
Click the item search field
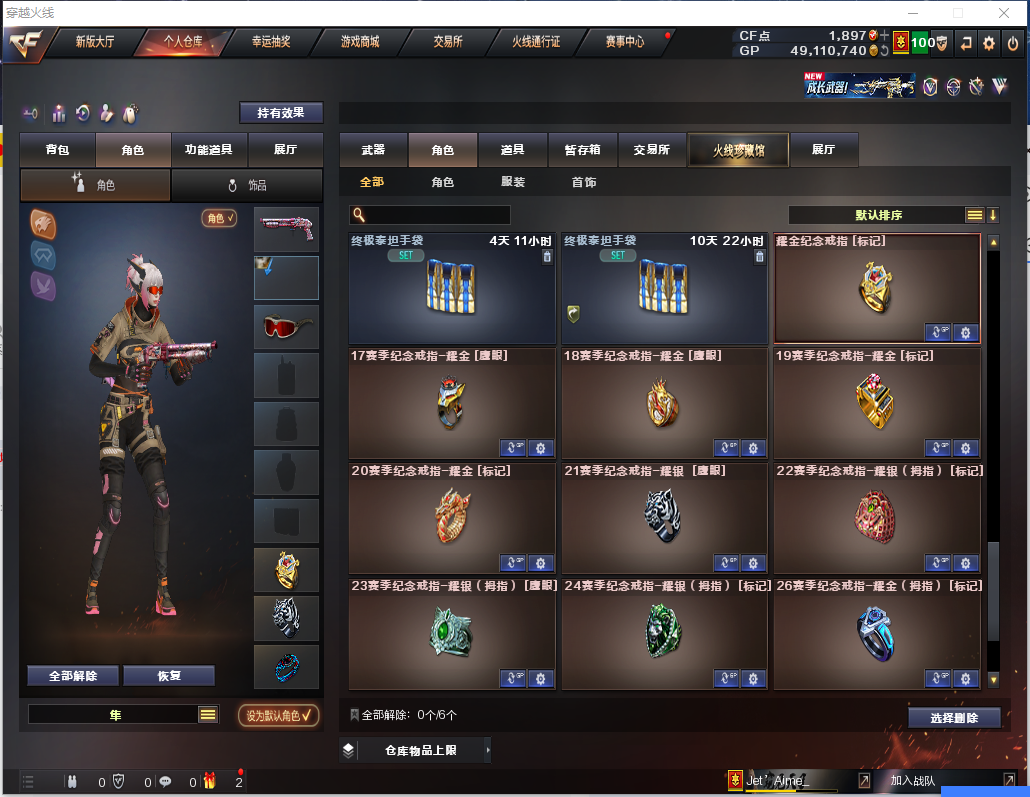[437, 215]
